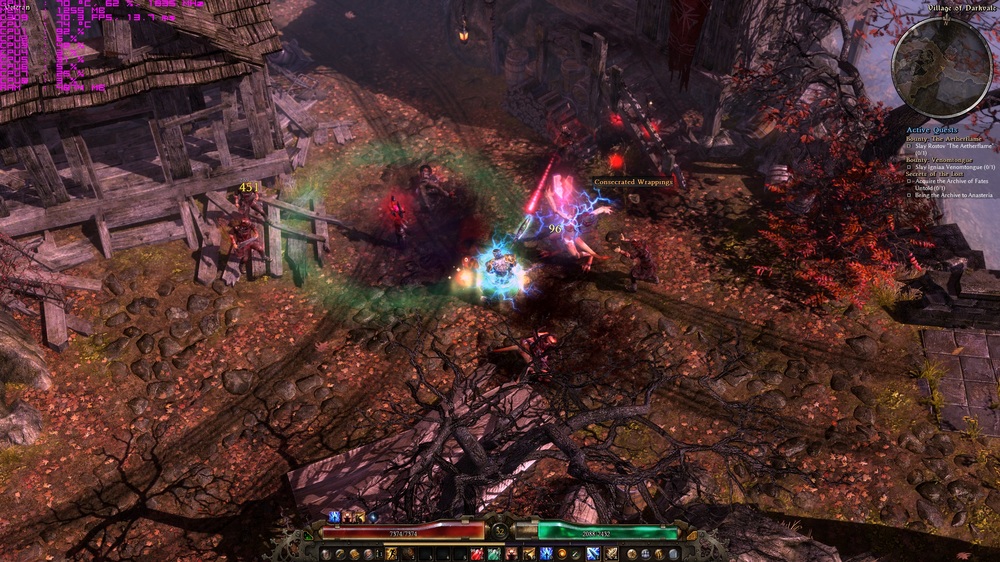Open the grey tombstone button at the hotbar's end

tap(673, 554)
